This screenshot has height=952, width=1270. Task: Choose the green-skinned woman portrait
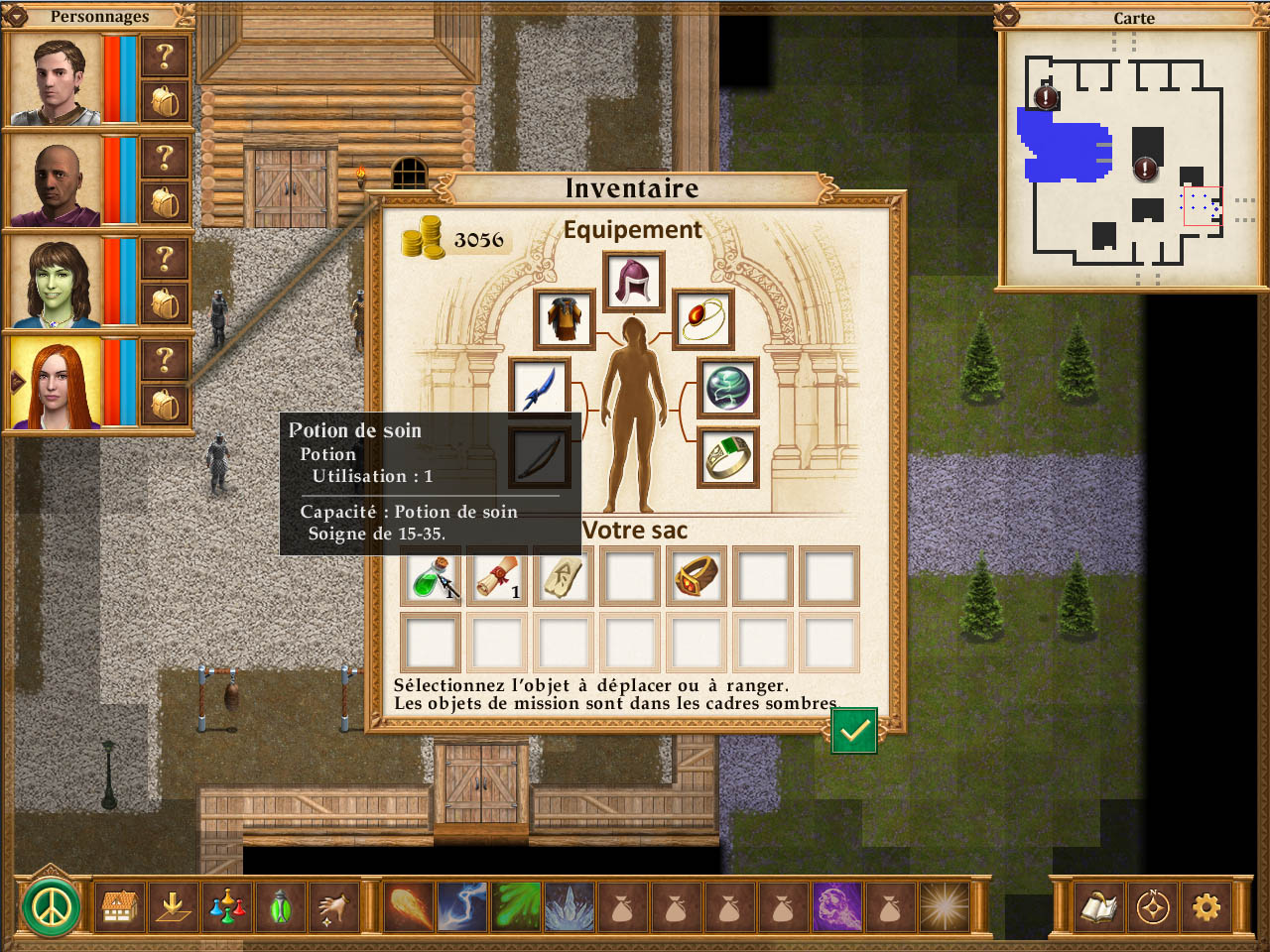click(55, 283)
